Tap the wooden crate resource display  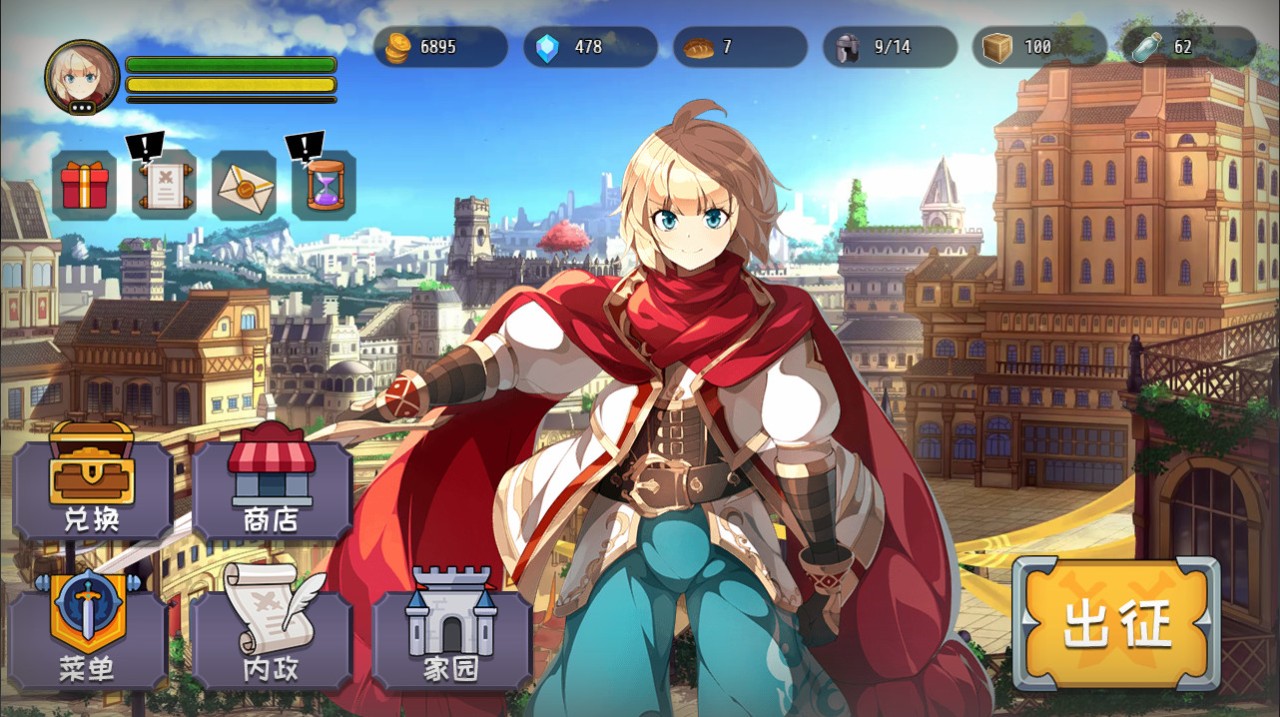1039,47
